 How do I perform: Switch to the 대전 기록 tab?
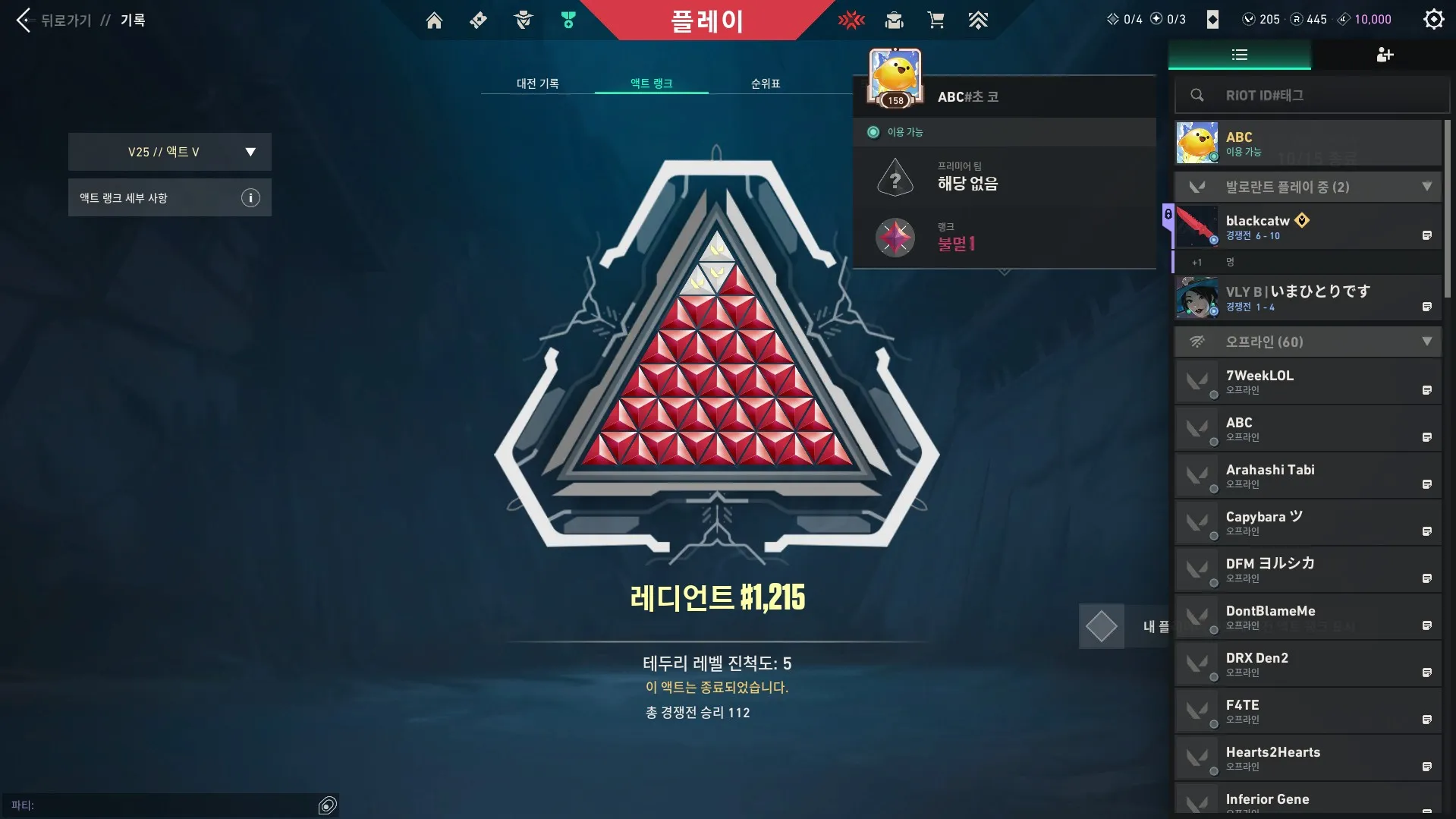[538, 83]
